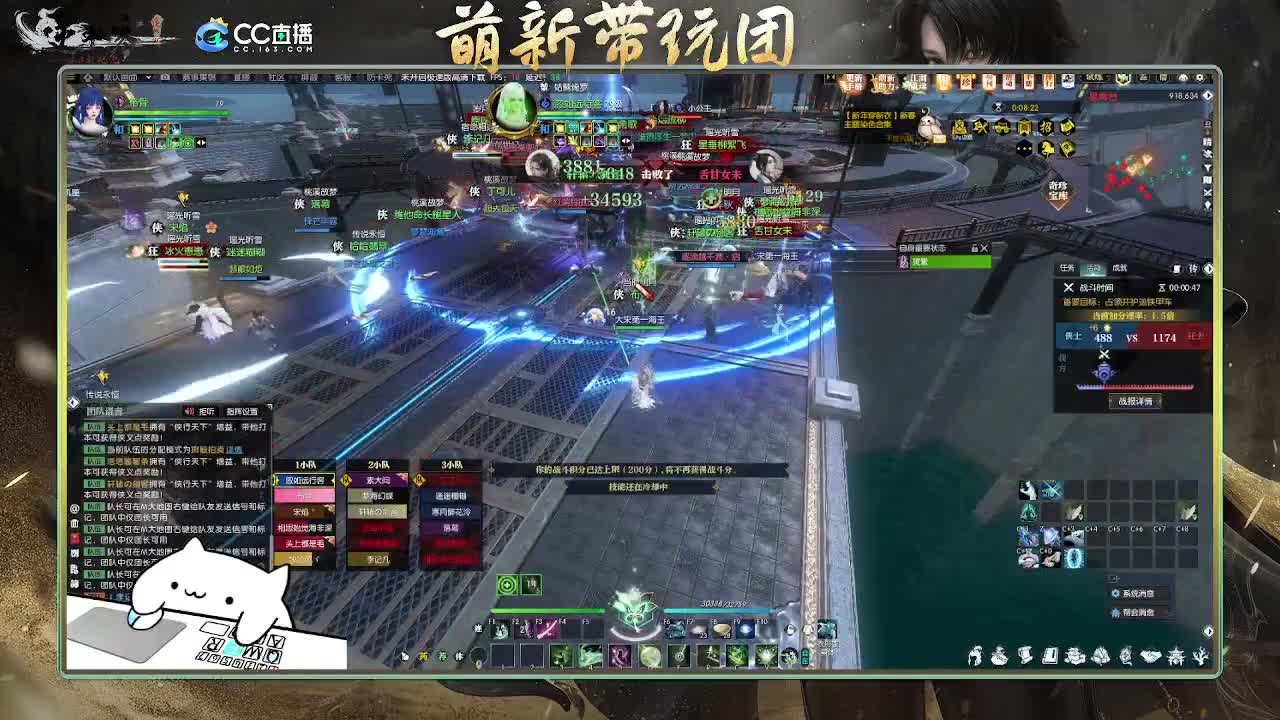This screenshot has height=720, width=1280.
Task: Click the @ mention icon beside the chat
Action: tap(73, 507)
